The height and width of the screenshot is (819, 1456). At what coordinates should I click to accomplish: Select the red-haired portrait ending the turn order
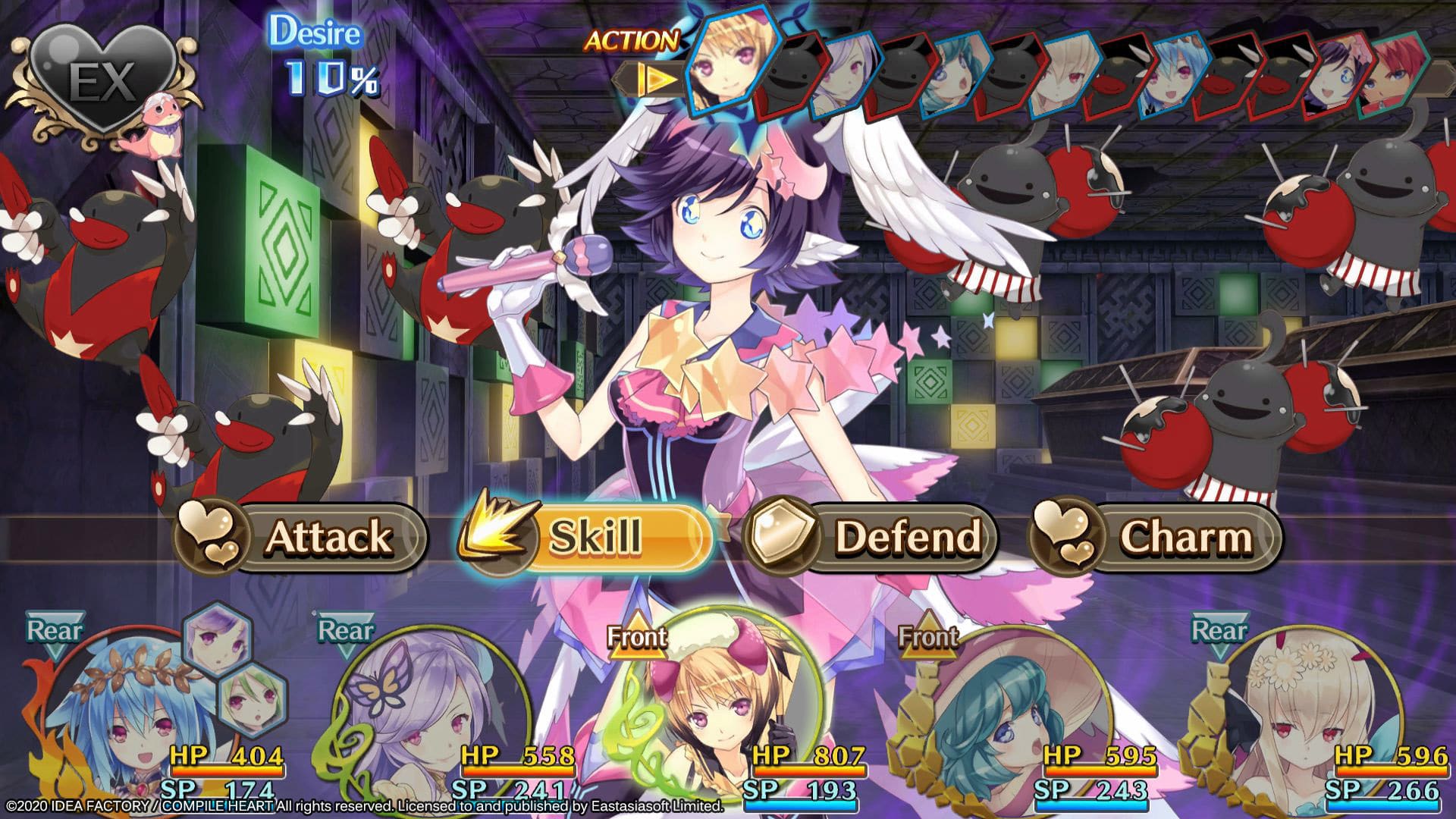pyautogui.click(x=1392, y=80)
